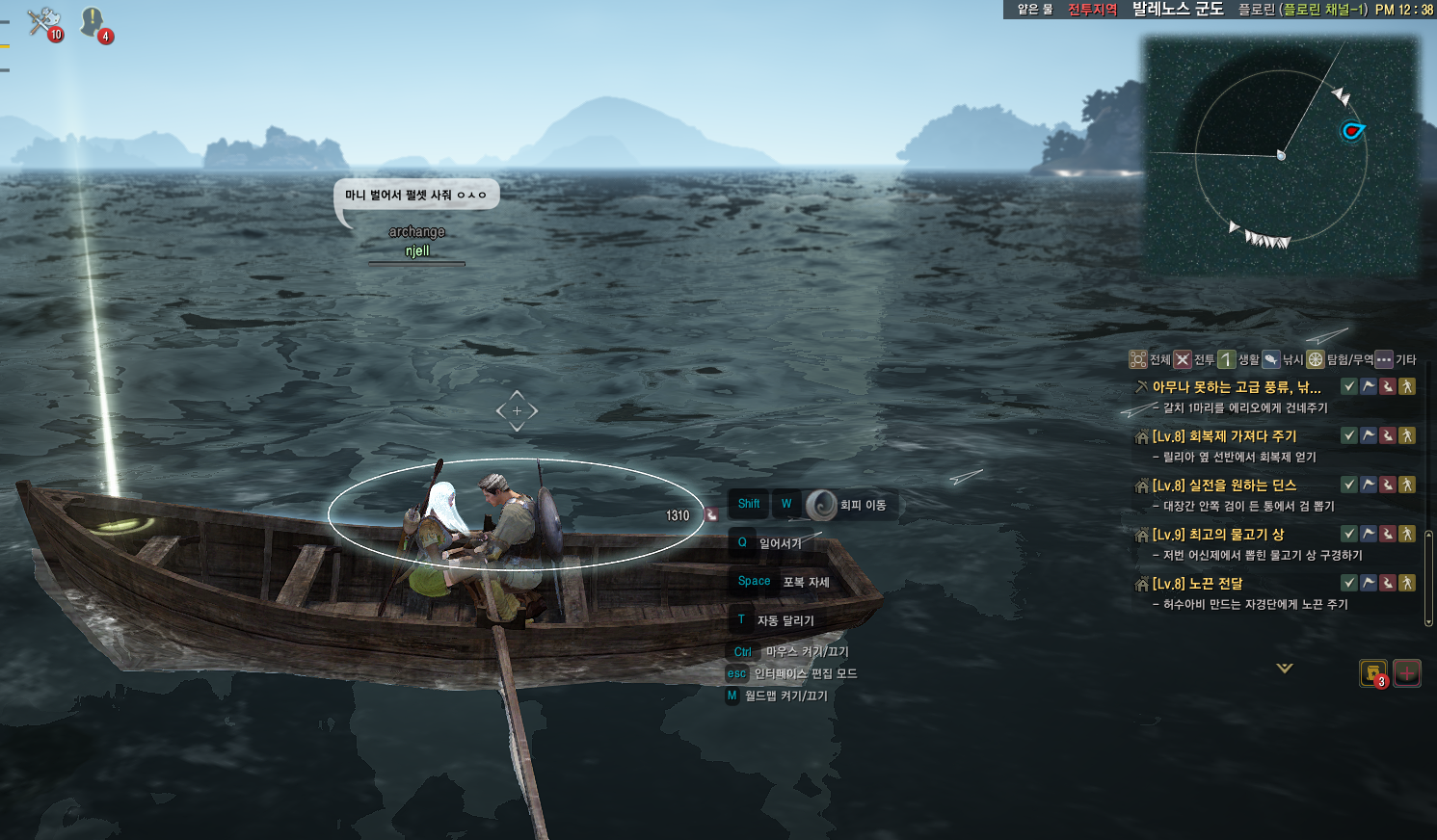Switch to the 생활 quest filter
Screen dimensions: 1437x840
click(x=1238, y=360)
